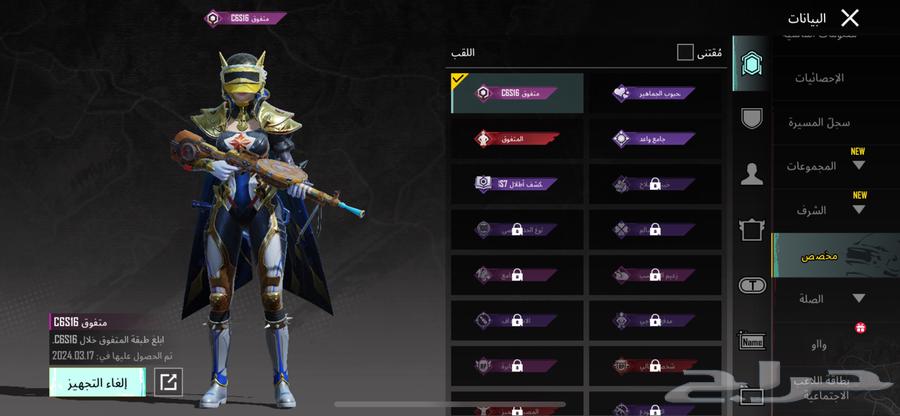Tick the مُقتنى owned-only checkbox
This screenshot has height=416, width=900.
685,52
